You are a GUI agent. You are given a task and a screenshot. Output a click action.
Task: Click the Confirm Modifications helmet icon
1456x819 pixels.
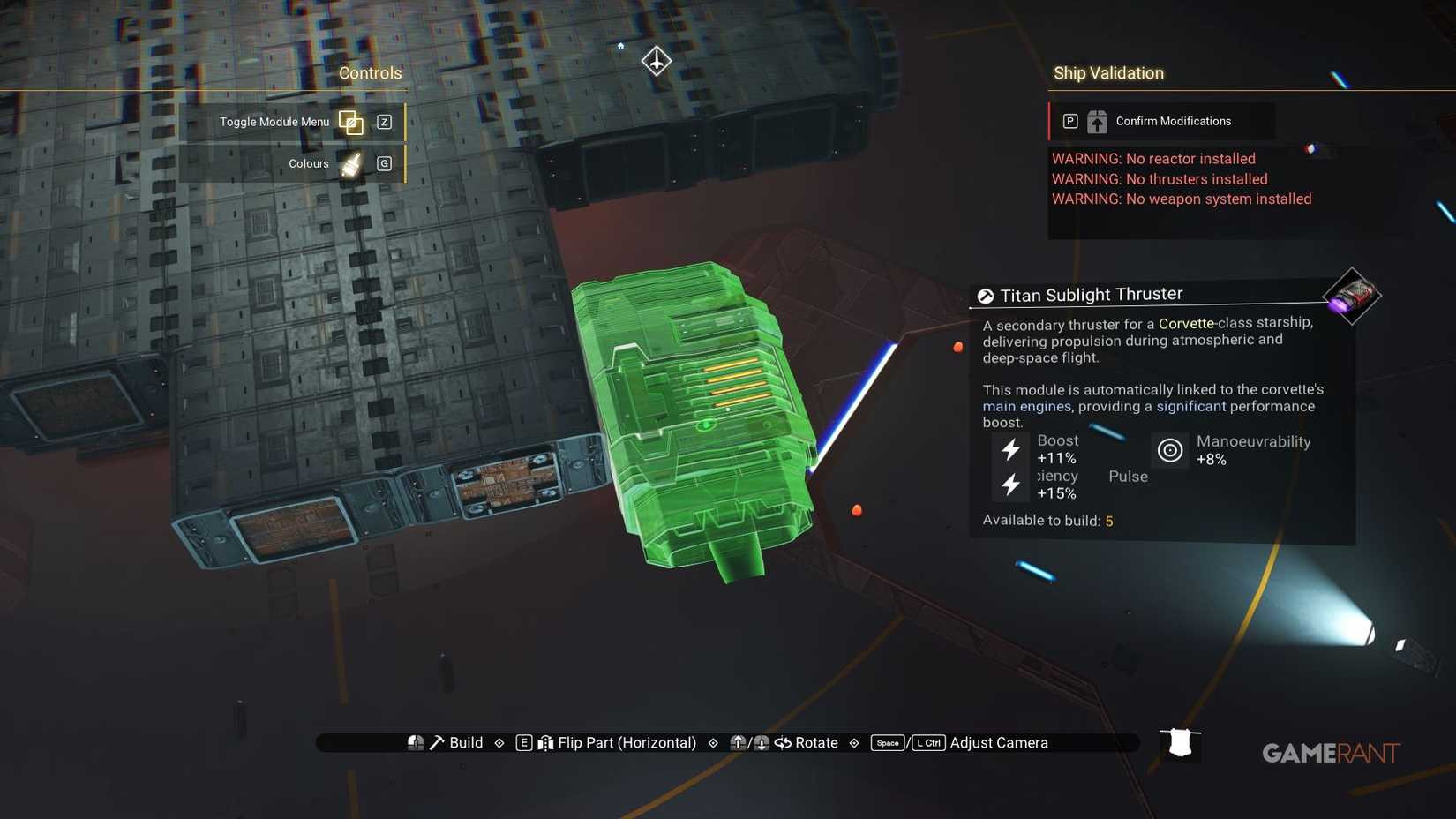(1096, 121)
